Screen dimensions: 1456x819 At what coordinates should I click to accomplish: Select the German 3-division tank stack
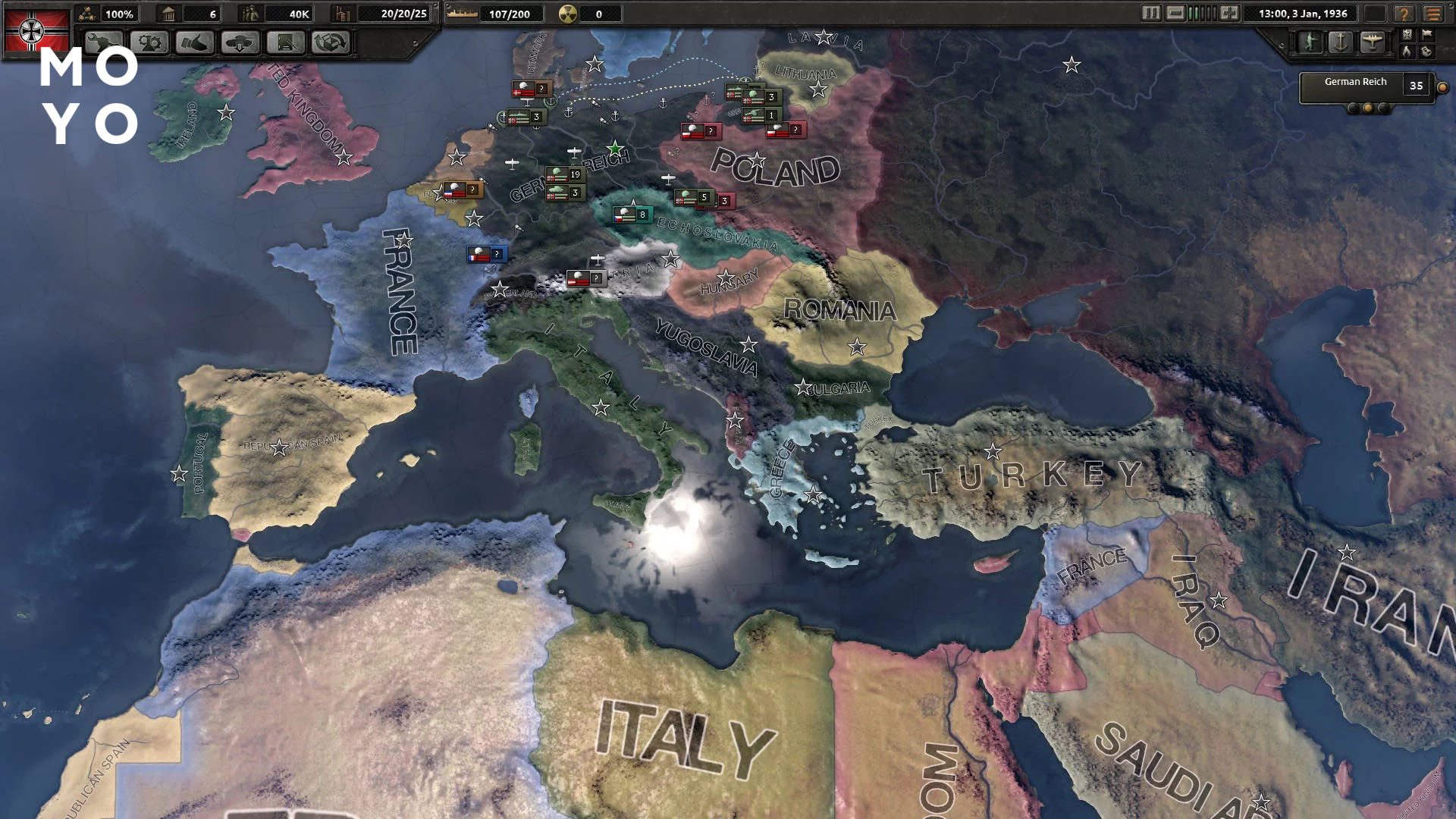[x=565, y=193]
